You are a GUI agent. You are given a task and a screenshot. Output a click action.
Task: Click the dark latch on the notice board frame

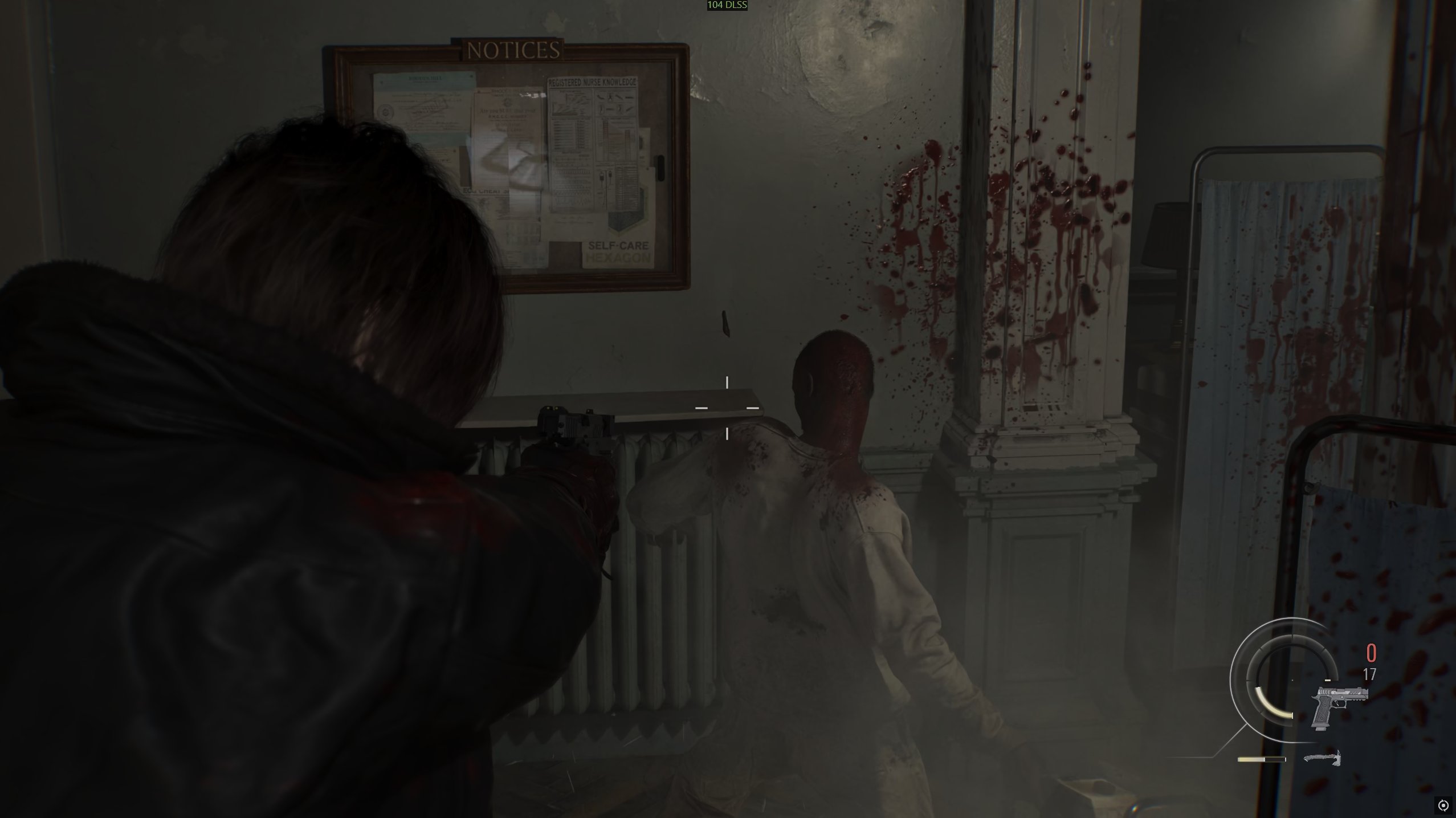pyautogui.click(x=660, y=169)
